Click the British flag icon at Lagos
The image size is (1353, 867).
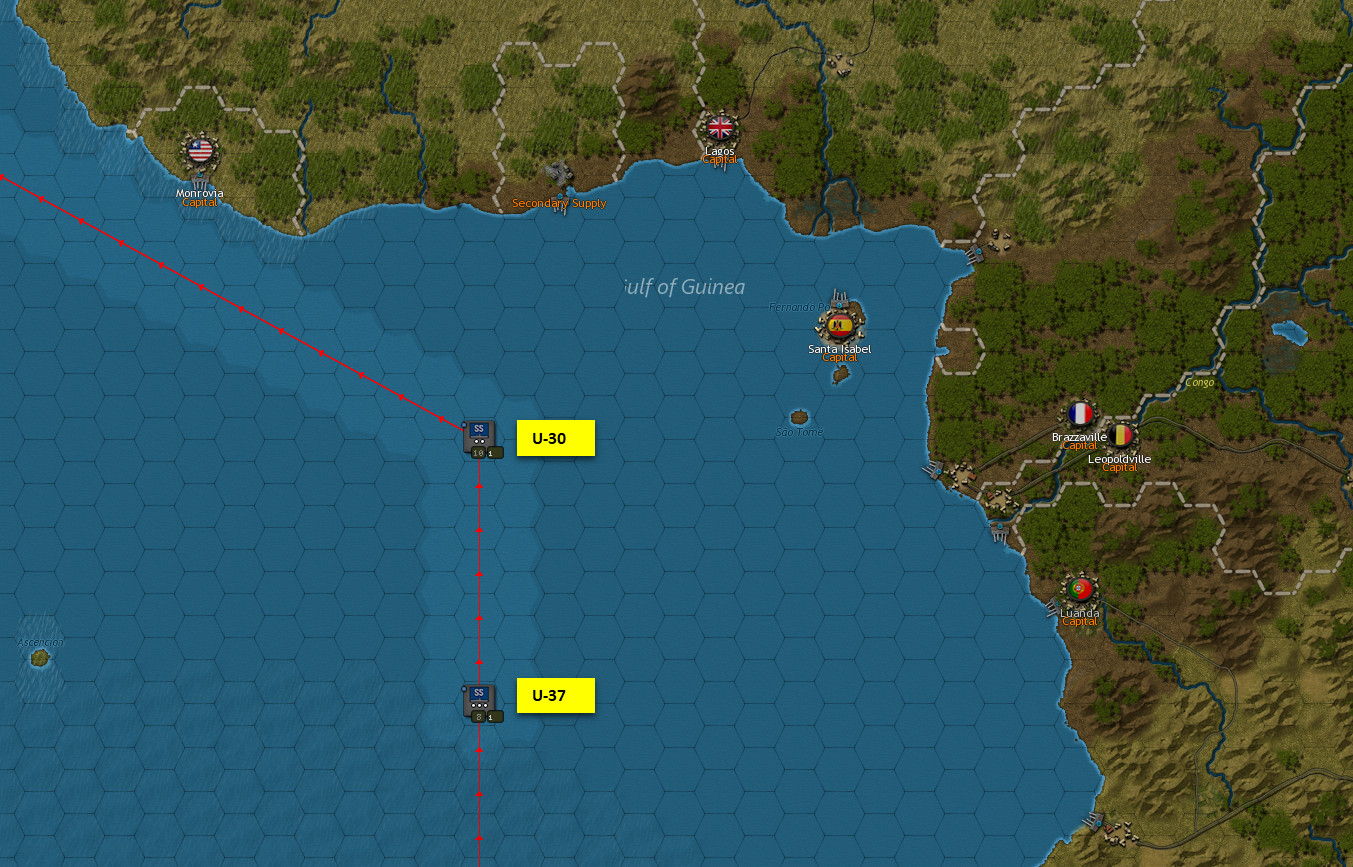click(x=720, y=127)
